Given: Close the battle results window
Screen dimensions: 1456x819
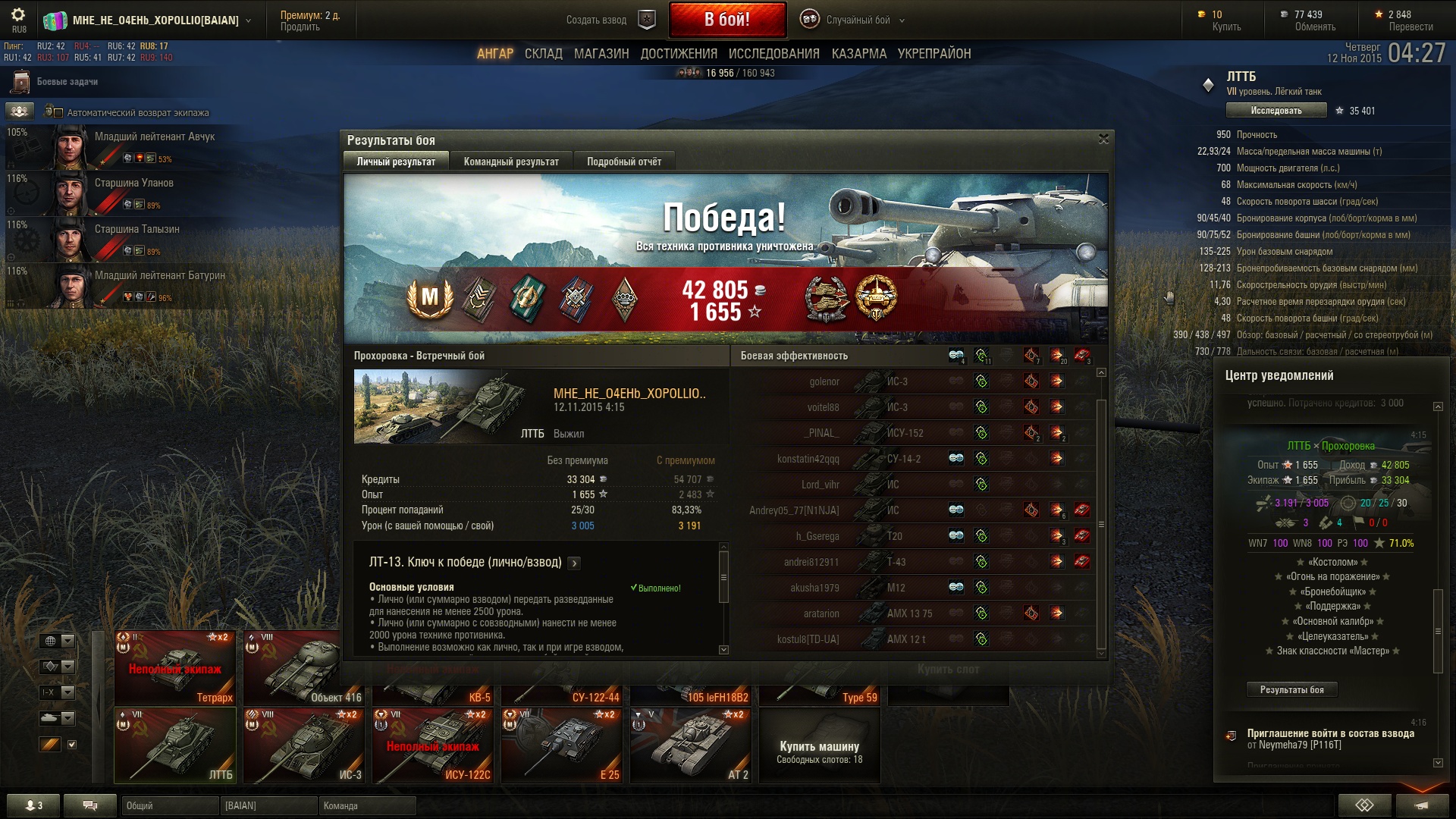Looking at the screenshot, I should [1103, 139].
